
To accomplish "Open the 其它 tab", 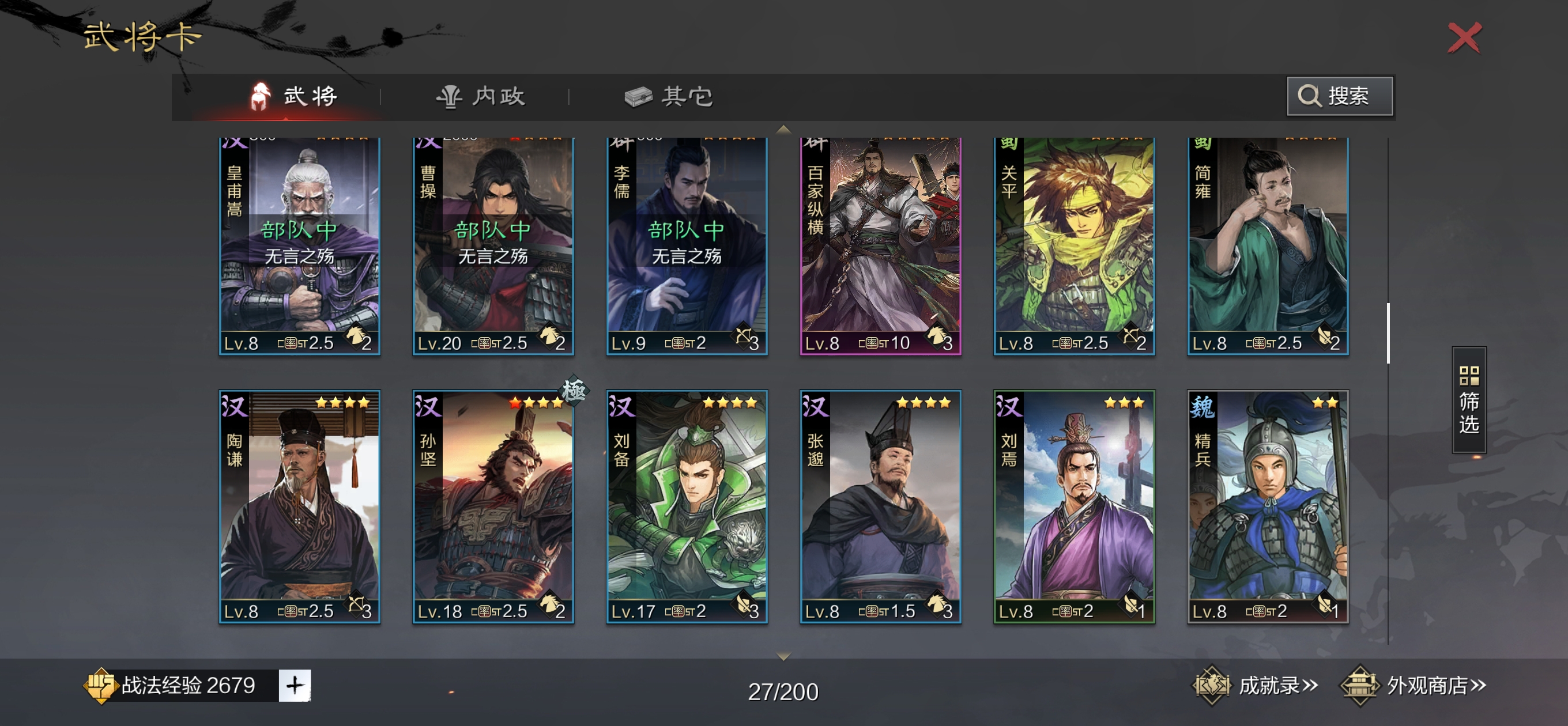I will pyautogui.click(x=669, y=96).
